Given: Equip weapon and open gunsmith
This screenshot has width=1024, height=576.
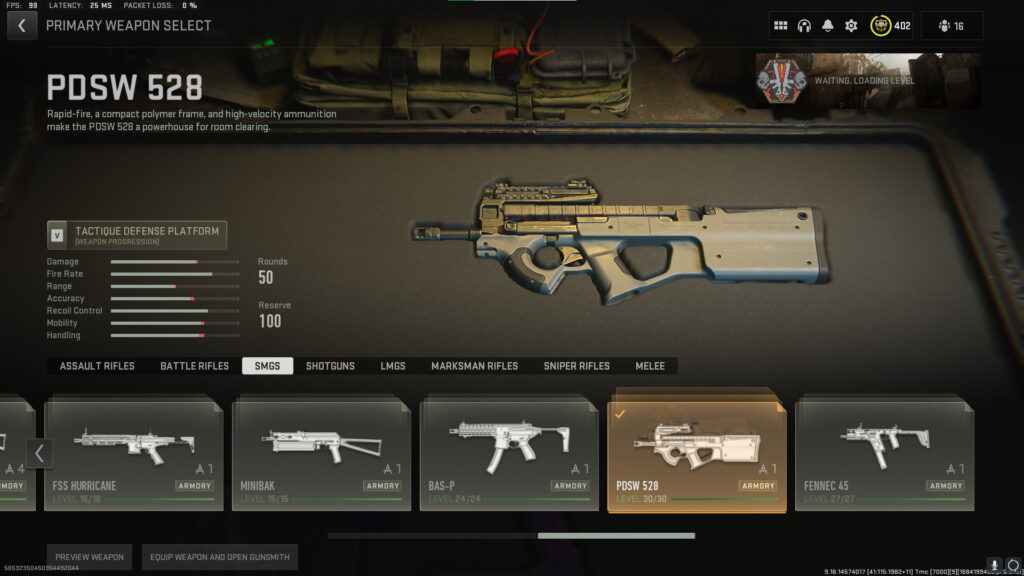Looking at the screenshot, I should click(x=219, y=557).
